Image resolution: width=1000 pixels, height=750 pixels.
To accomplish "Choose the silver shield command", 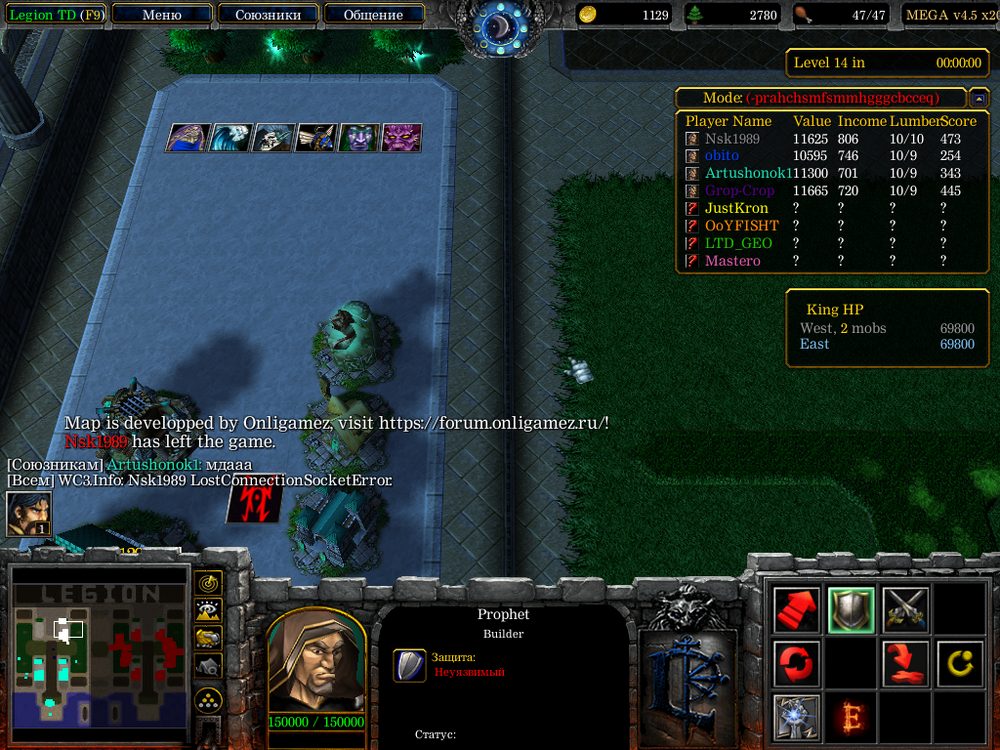I will click(851, 609).
